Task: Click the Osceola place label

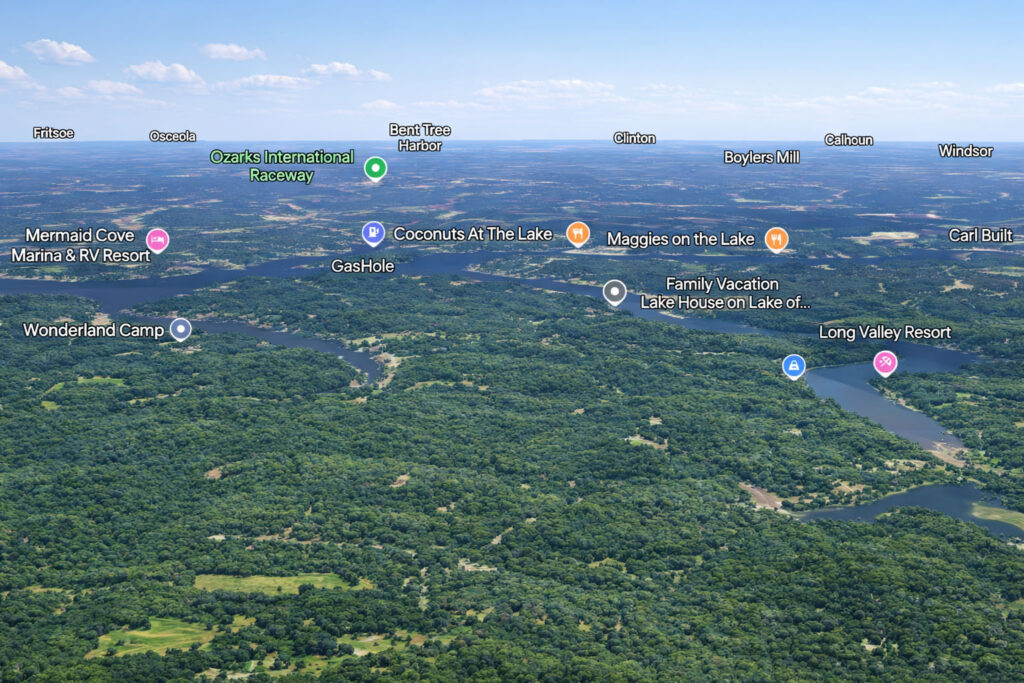Action: [173, 136]
